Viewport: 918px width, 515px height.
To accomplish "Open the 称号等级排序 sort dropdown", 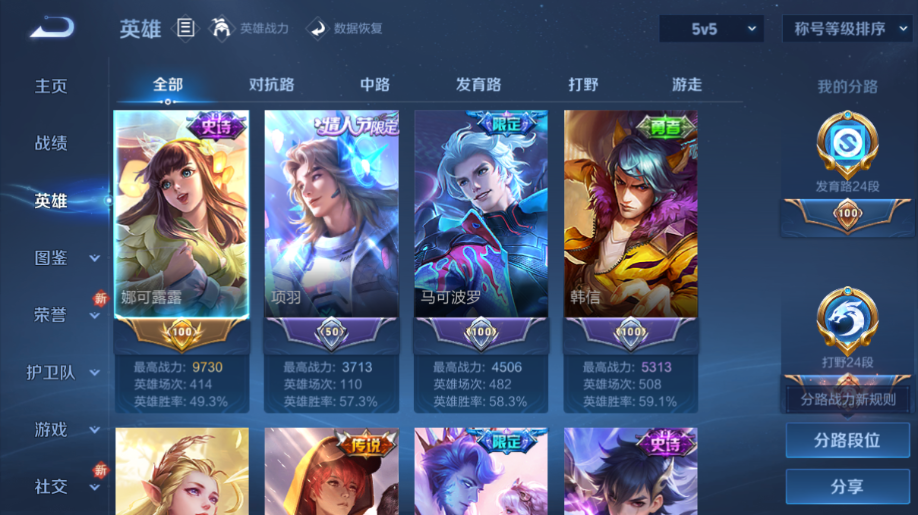I will (846, 29).
